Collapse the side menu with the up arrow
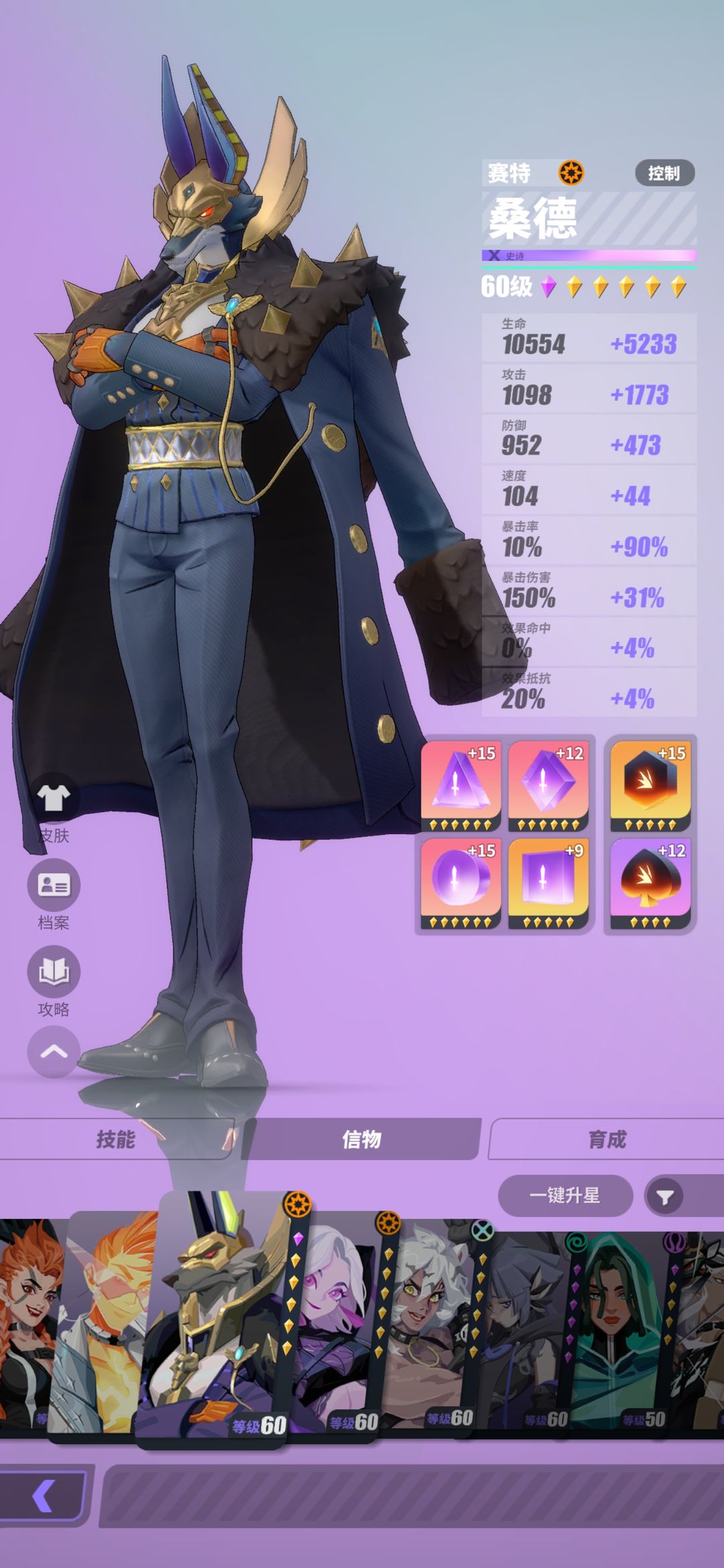This screenshot has height=1568, width=724. tap(54, 1051)
